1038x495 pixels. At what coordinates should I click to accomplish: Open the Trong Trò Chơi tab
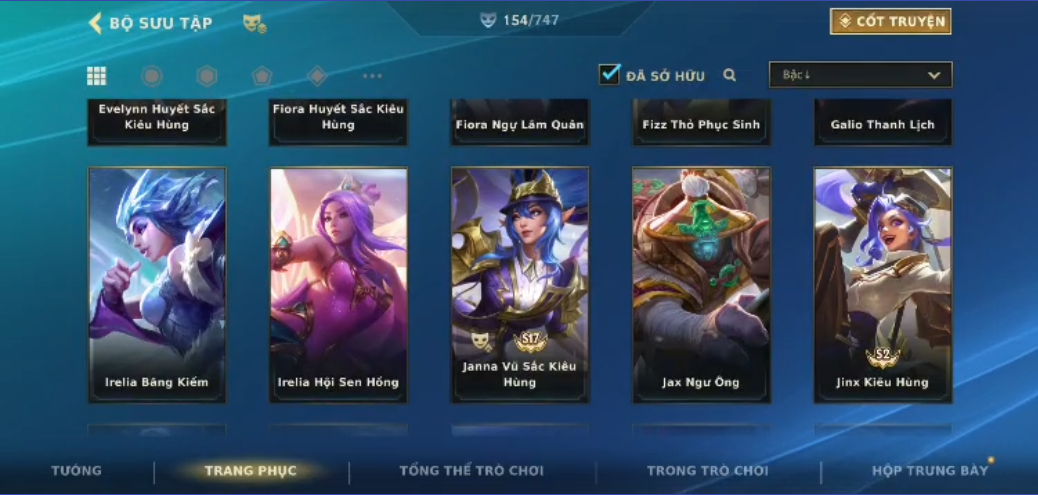(707, 470)
